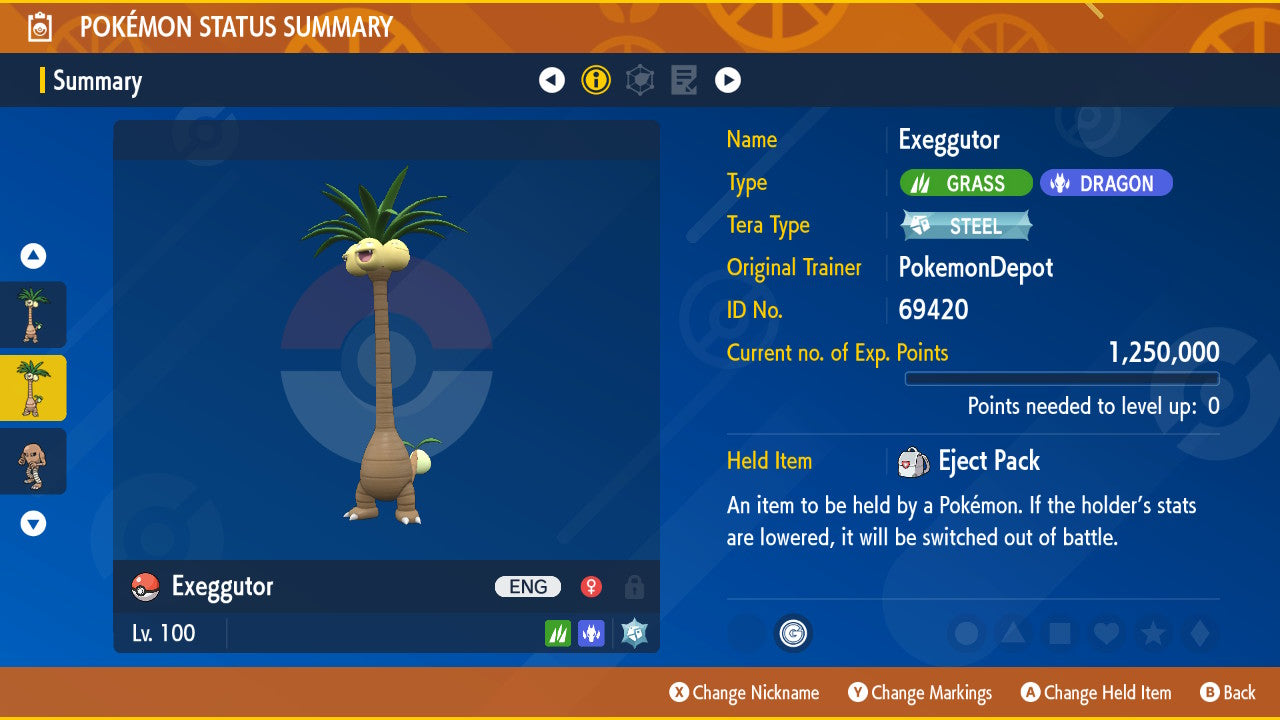Toggle the star marking
1280x720 pixels.
pos(1152,633)
